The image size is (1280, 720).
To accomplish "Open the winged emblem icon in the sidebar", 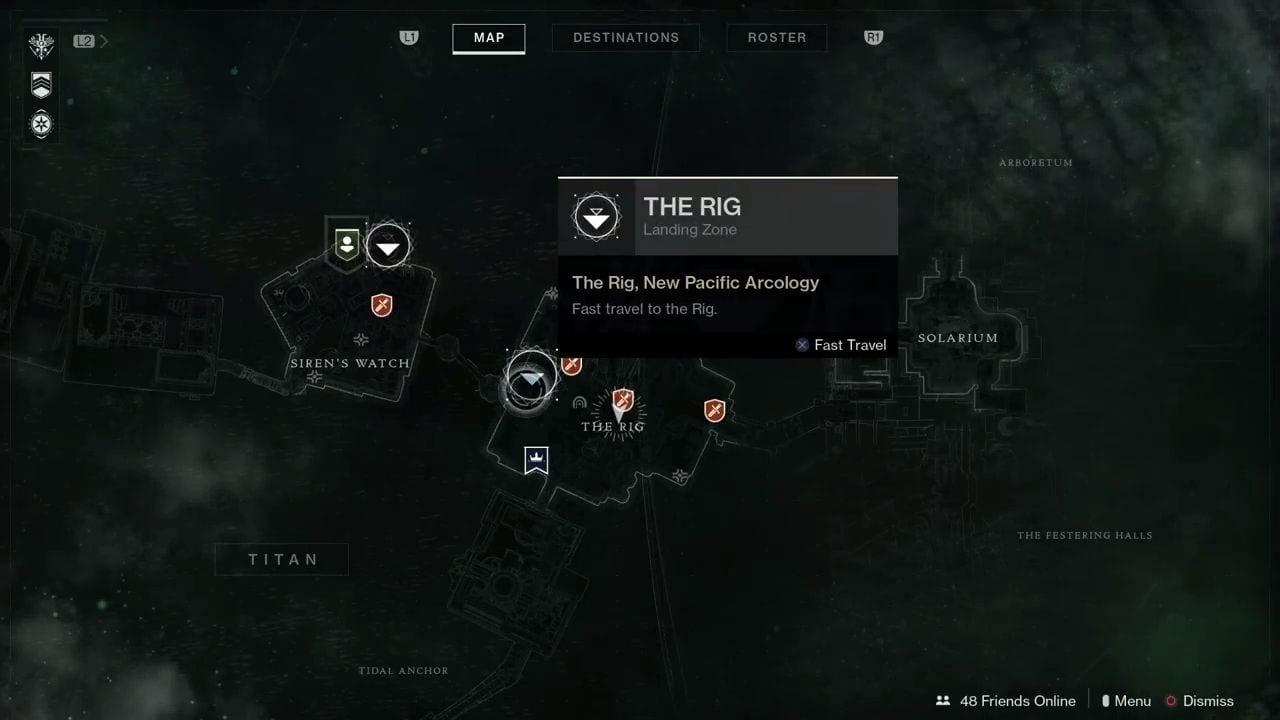I will [x=41, y=46].
